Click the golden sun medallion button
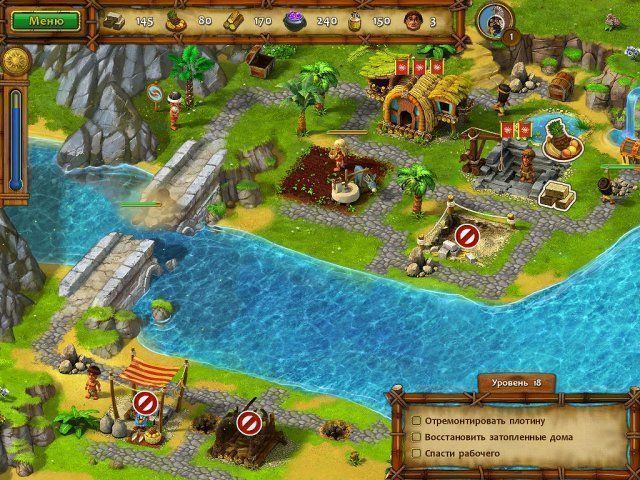This screenshot has height=480, width=640. (x=14, y=60)
